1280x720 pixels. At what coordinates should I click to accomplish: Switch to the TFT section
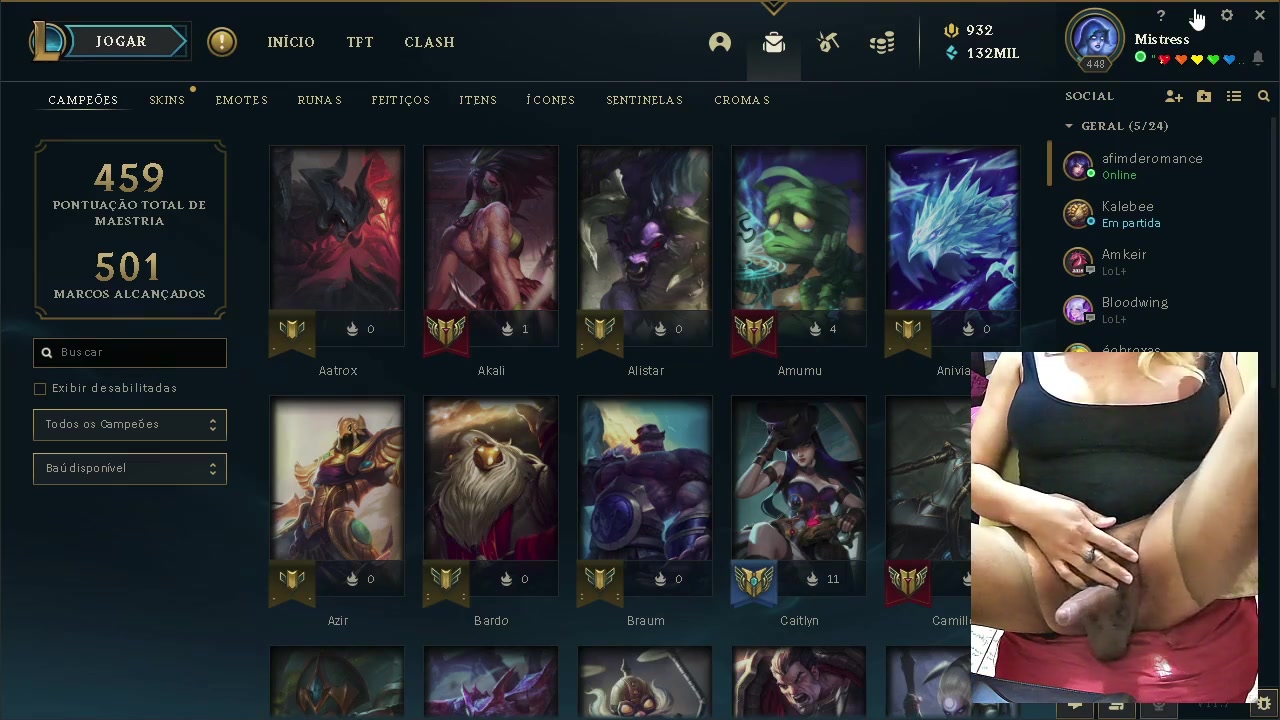tap(360, 42)
